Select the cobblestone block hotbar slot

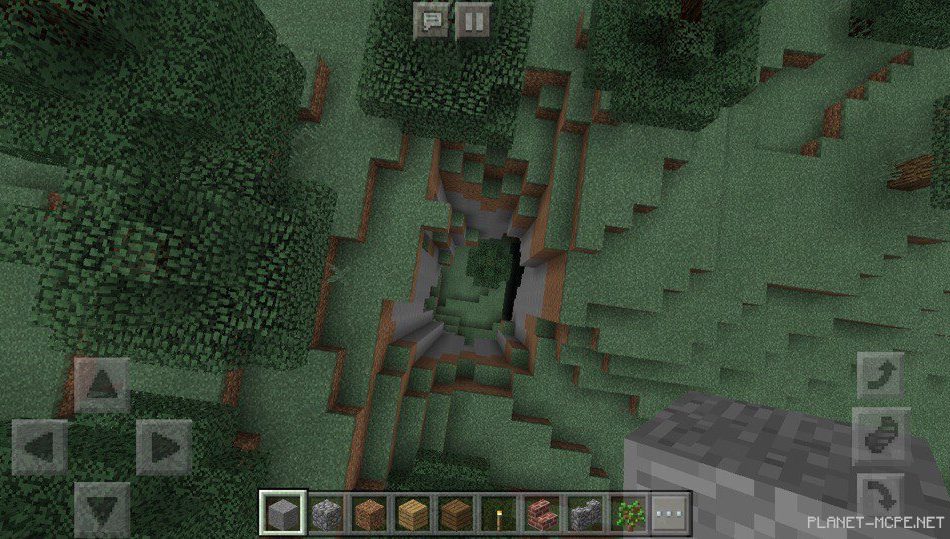[325, 514]
